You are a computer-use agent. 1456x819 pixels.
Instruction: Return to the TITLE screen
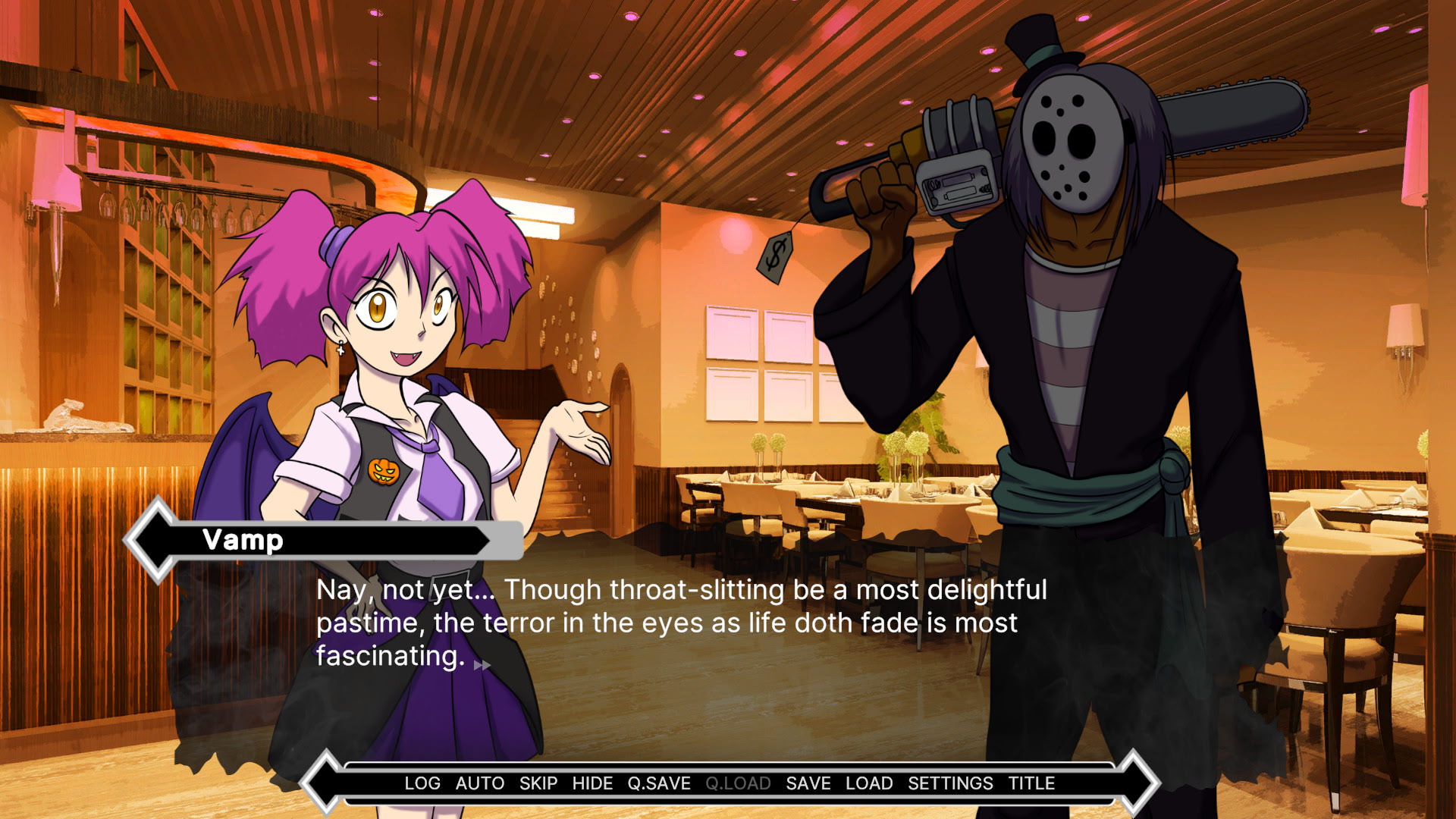click(x=1031, y=783)
